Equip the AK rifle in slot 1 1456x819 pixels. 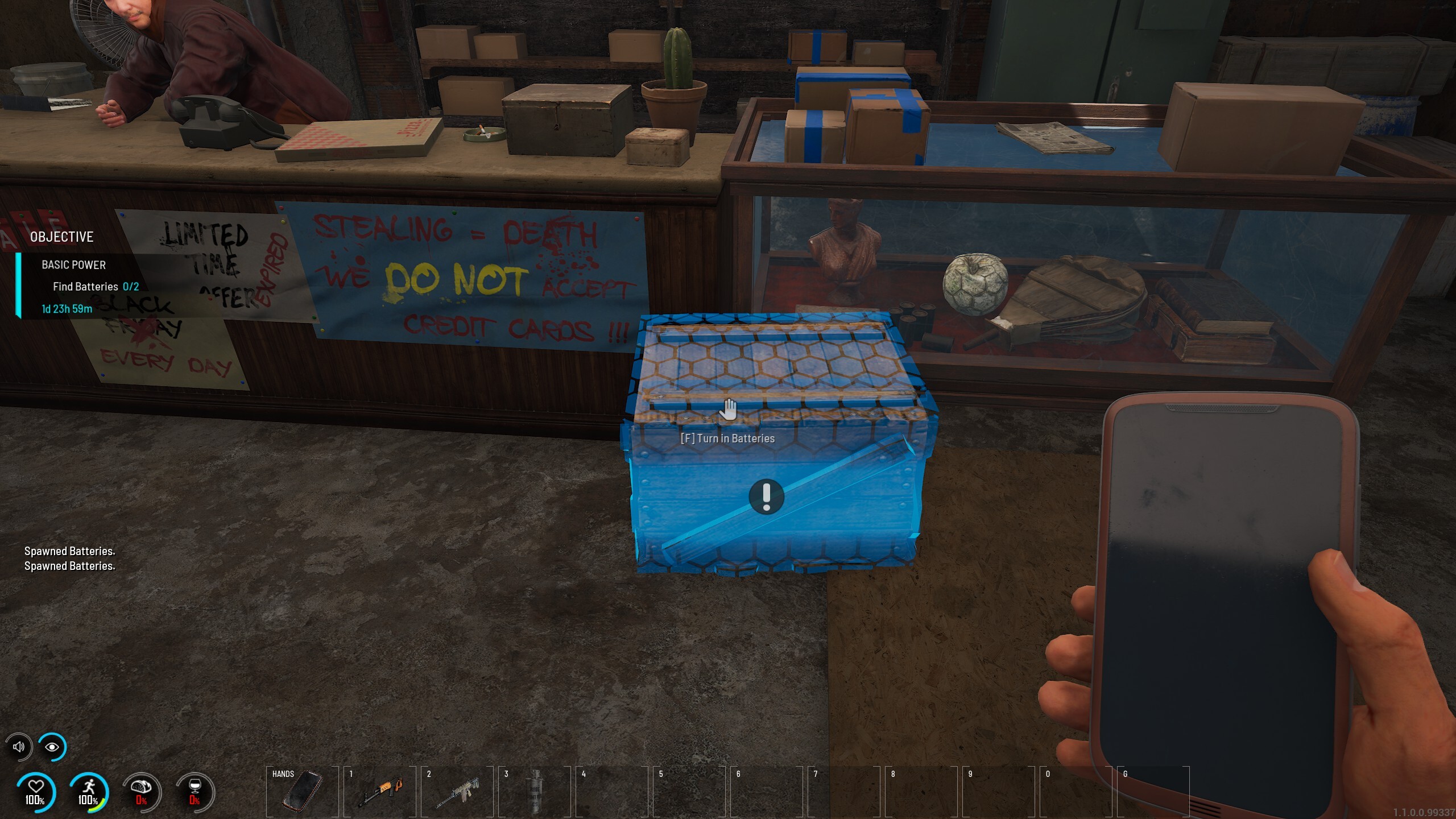click(x=379, y=791)
